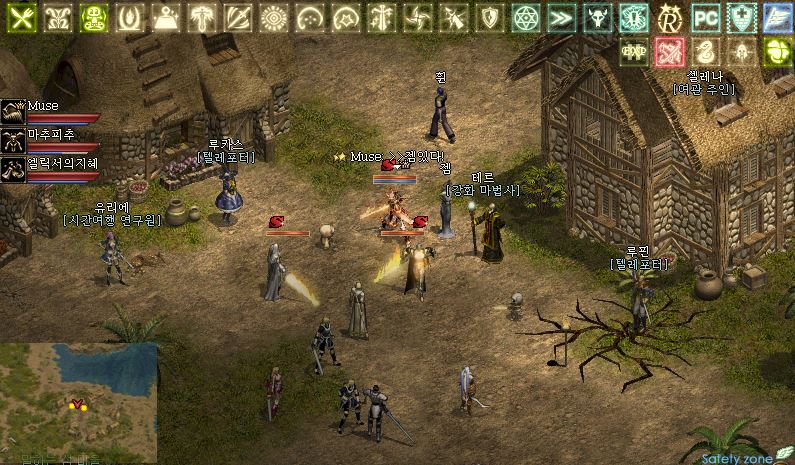The width and height of the screenshot is (795, 465).
Task: Select the shield with cross icon
Action: [x=742, y=18]
